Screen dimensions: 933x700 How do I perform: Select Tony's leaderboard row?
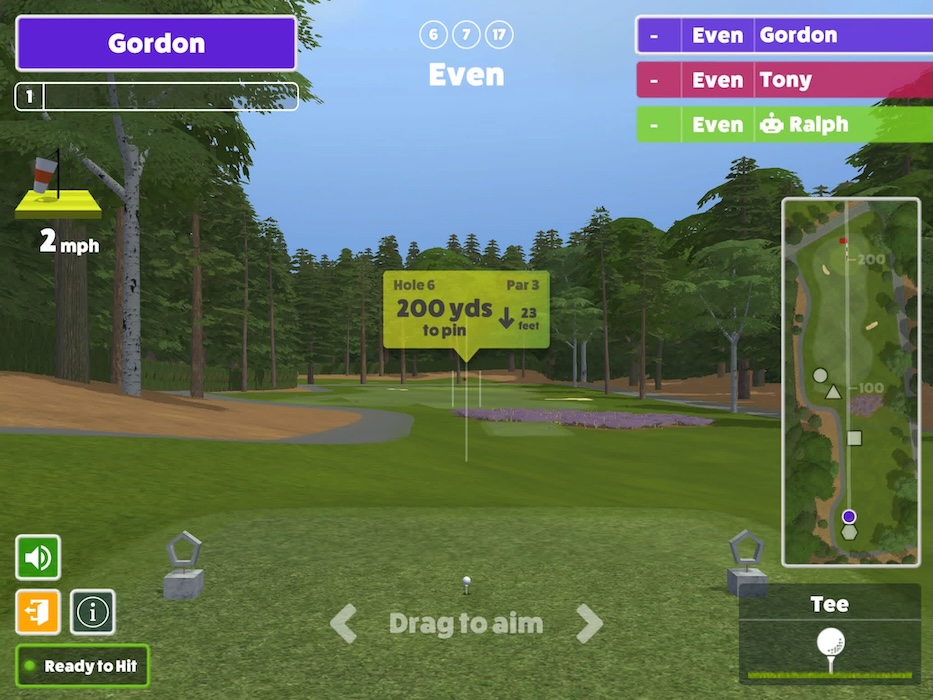click(x=784, y=80)
